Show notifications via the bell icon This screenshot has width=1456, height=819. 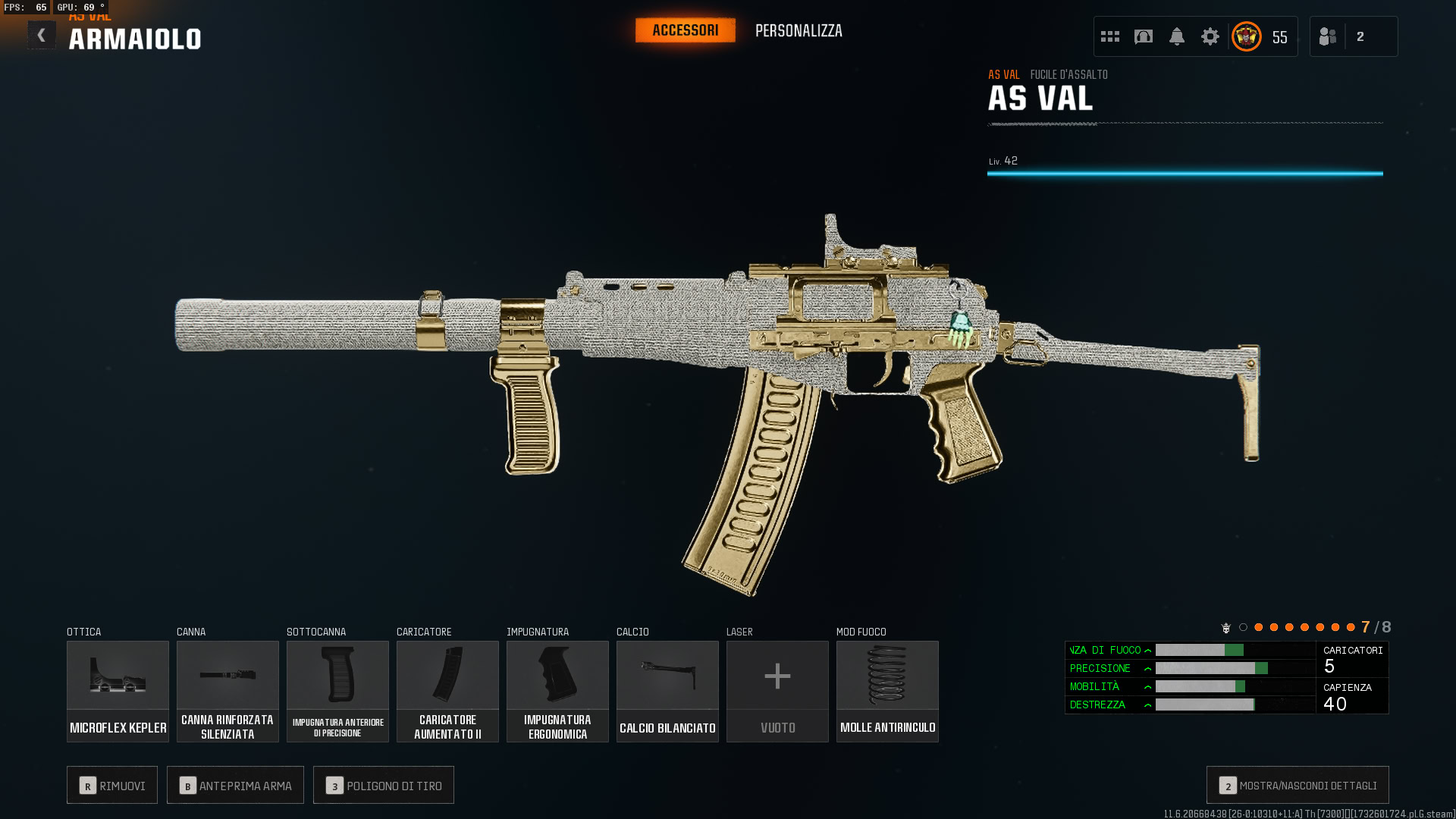click(1177, 36)
